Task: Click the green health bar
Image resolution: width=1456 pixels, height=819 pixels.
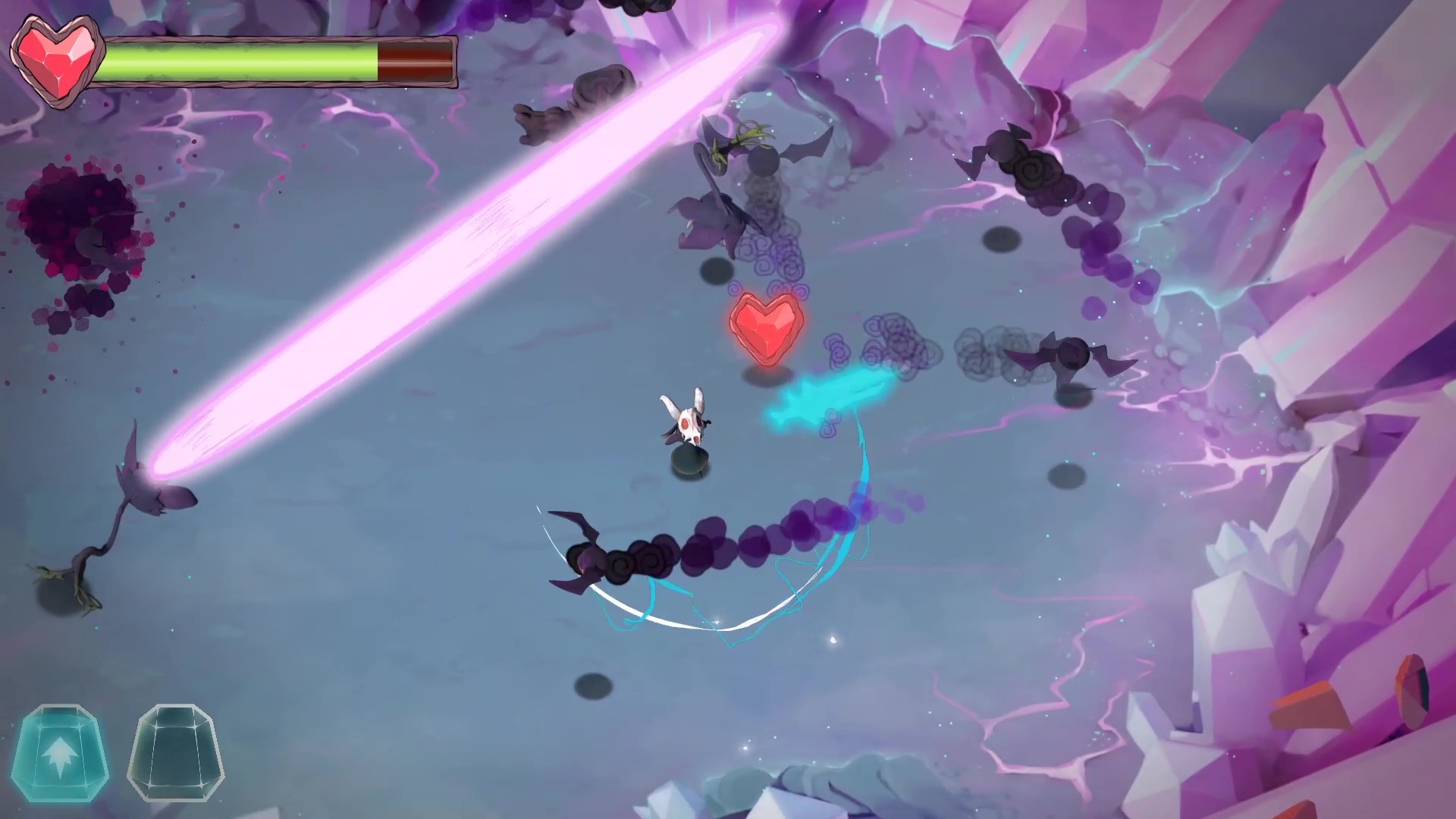Action: (235, 59)
